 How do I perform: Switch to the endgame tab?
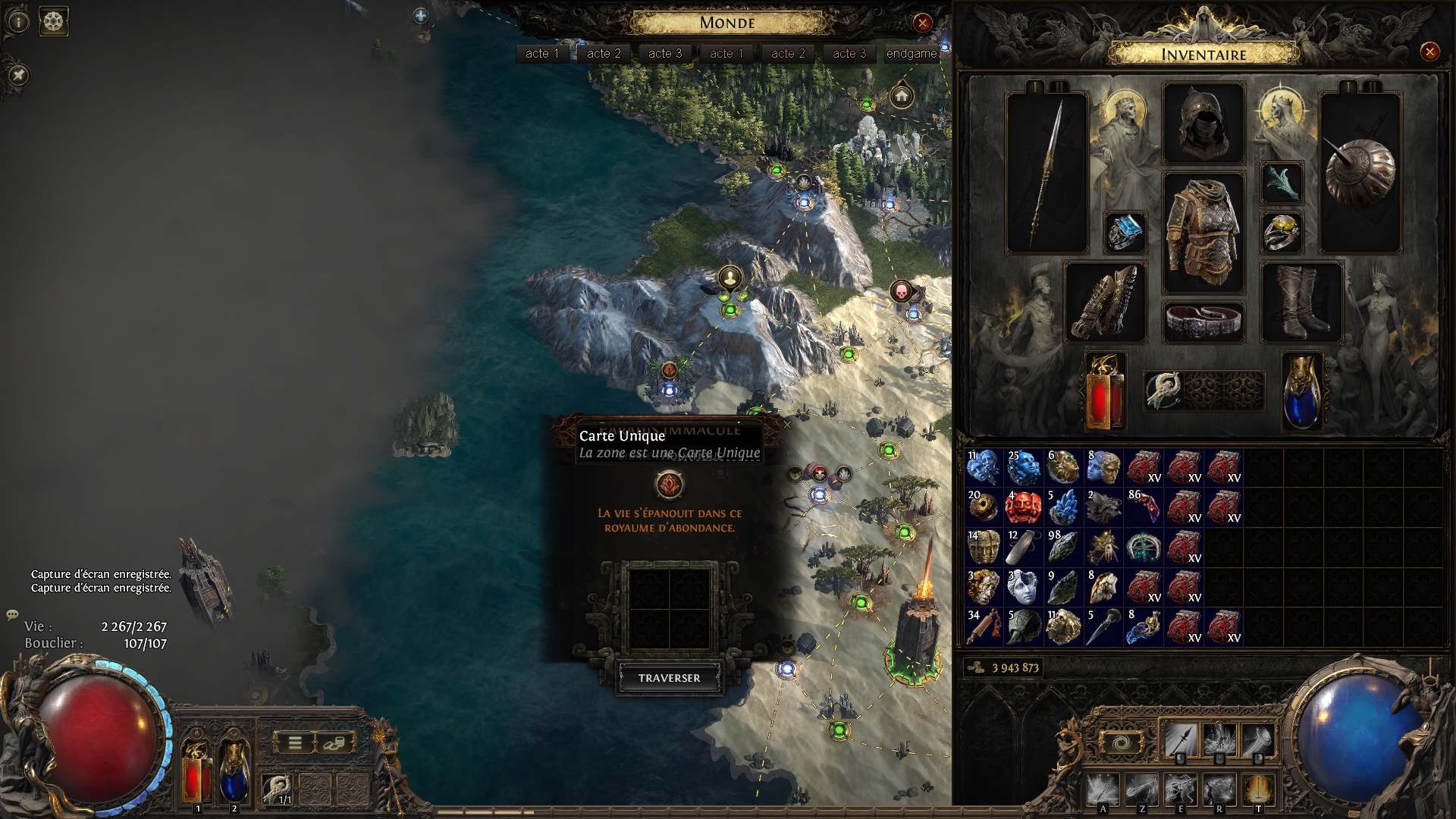point(912,53)
